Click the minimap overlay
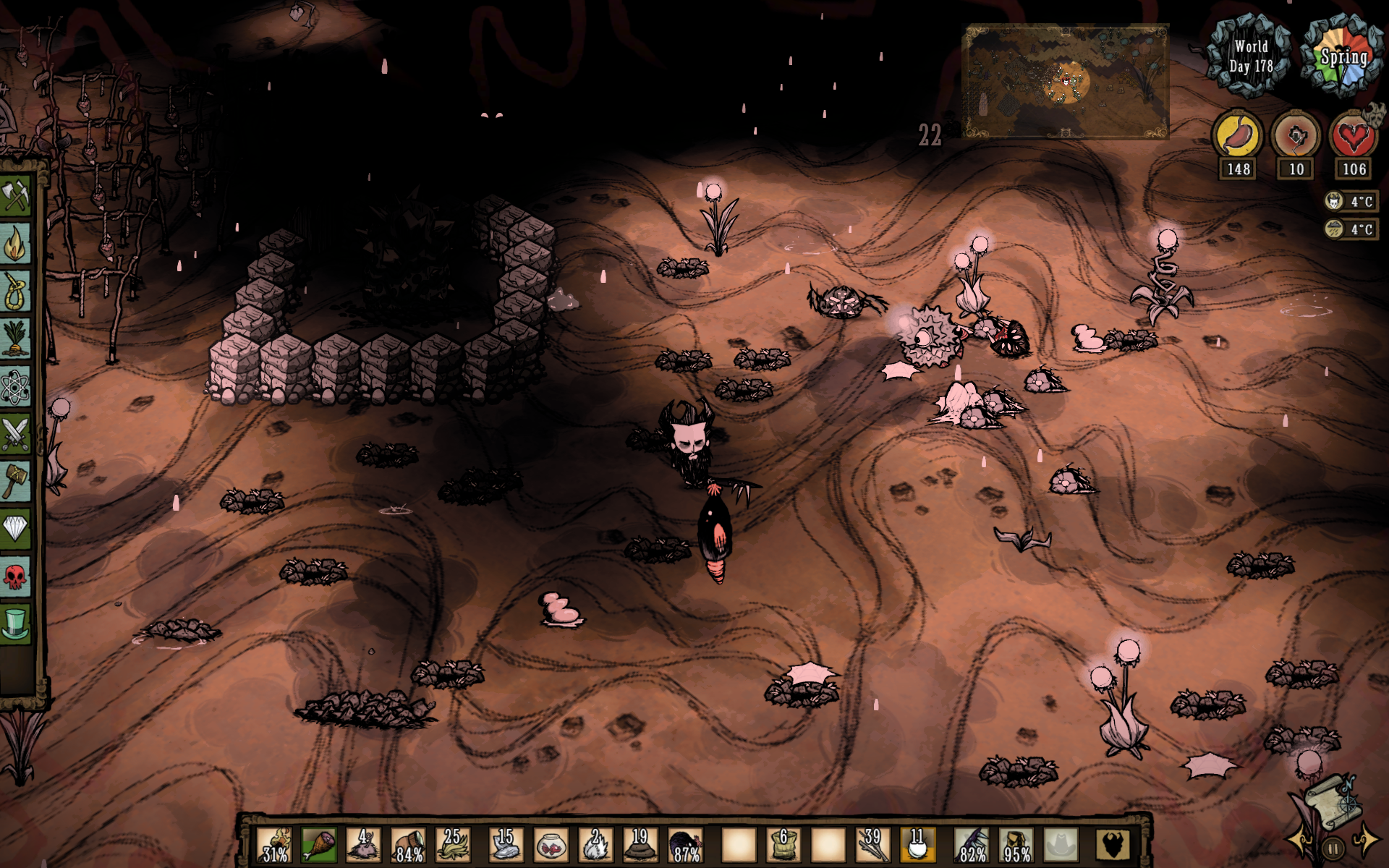This screenshot has width=1389, height=868. 1065,81
